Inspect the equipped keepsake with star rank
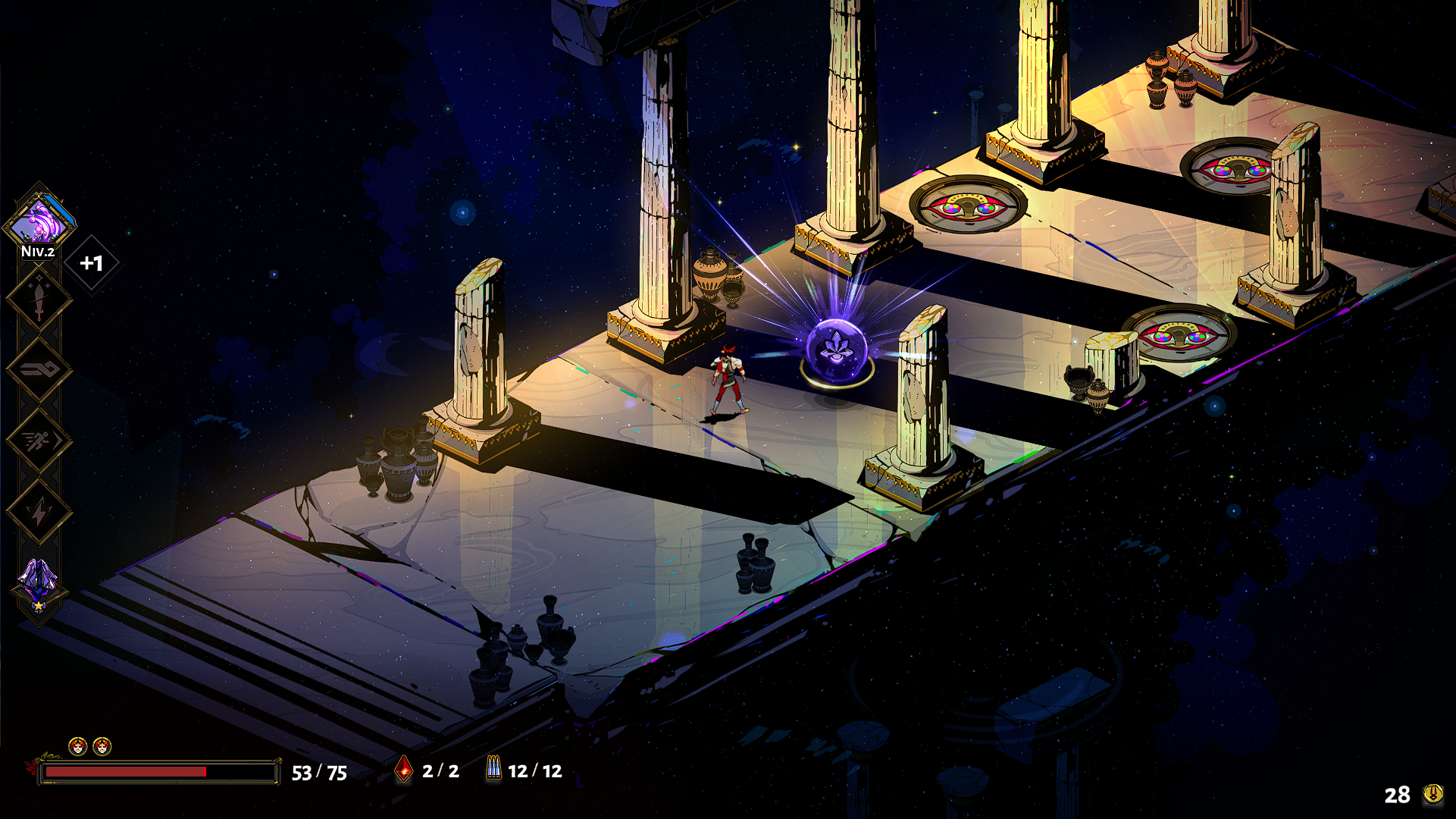The height and width of the screenshot is (819, 1456). coord(38,585)
